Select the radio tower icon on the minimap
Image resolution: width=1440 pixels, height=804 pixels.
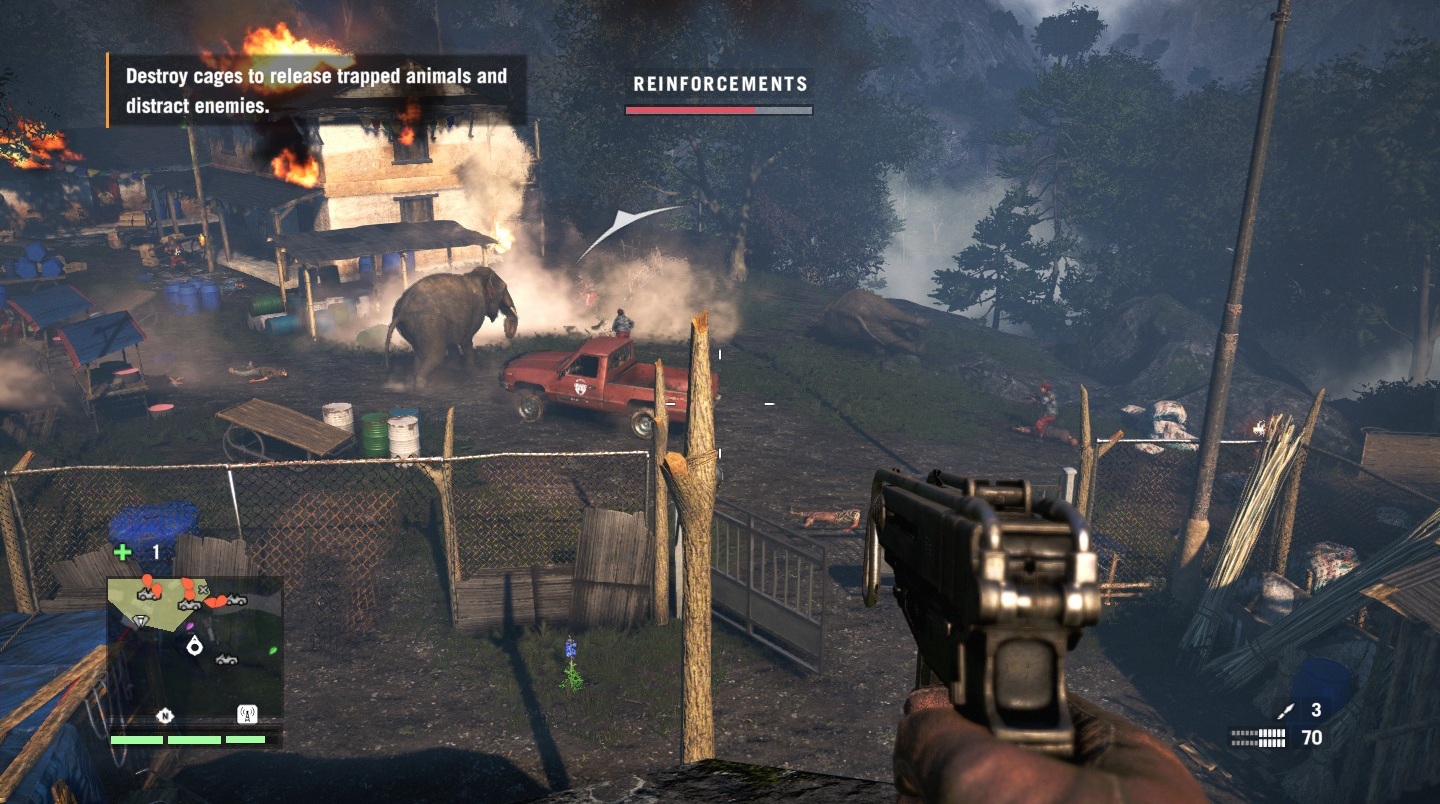[x=246, y=714]
